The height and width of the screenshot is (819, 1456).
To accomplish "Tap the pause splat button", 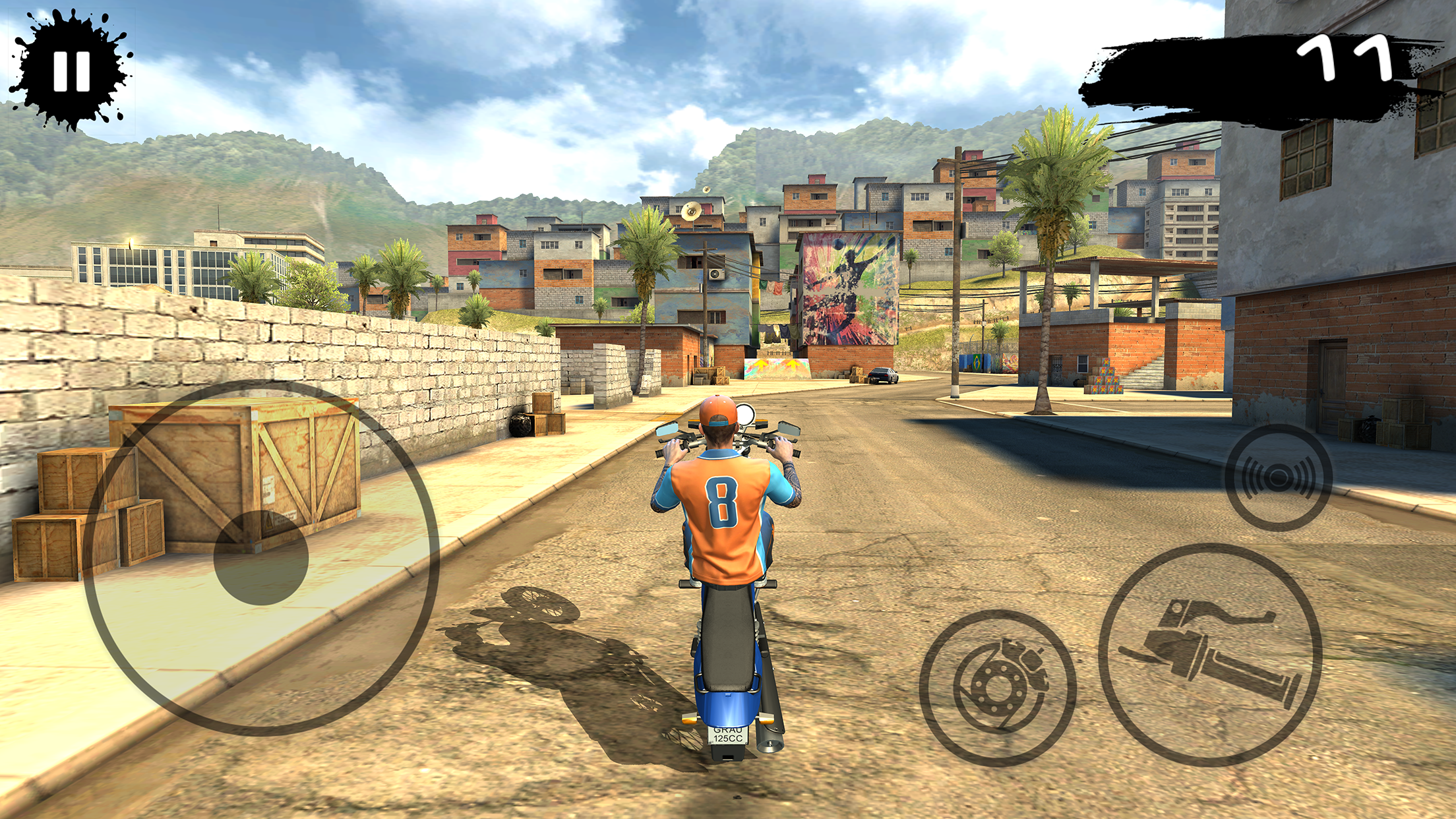I will pyautogui.click(x=71, y=71).
